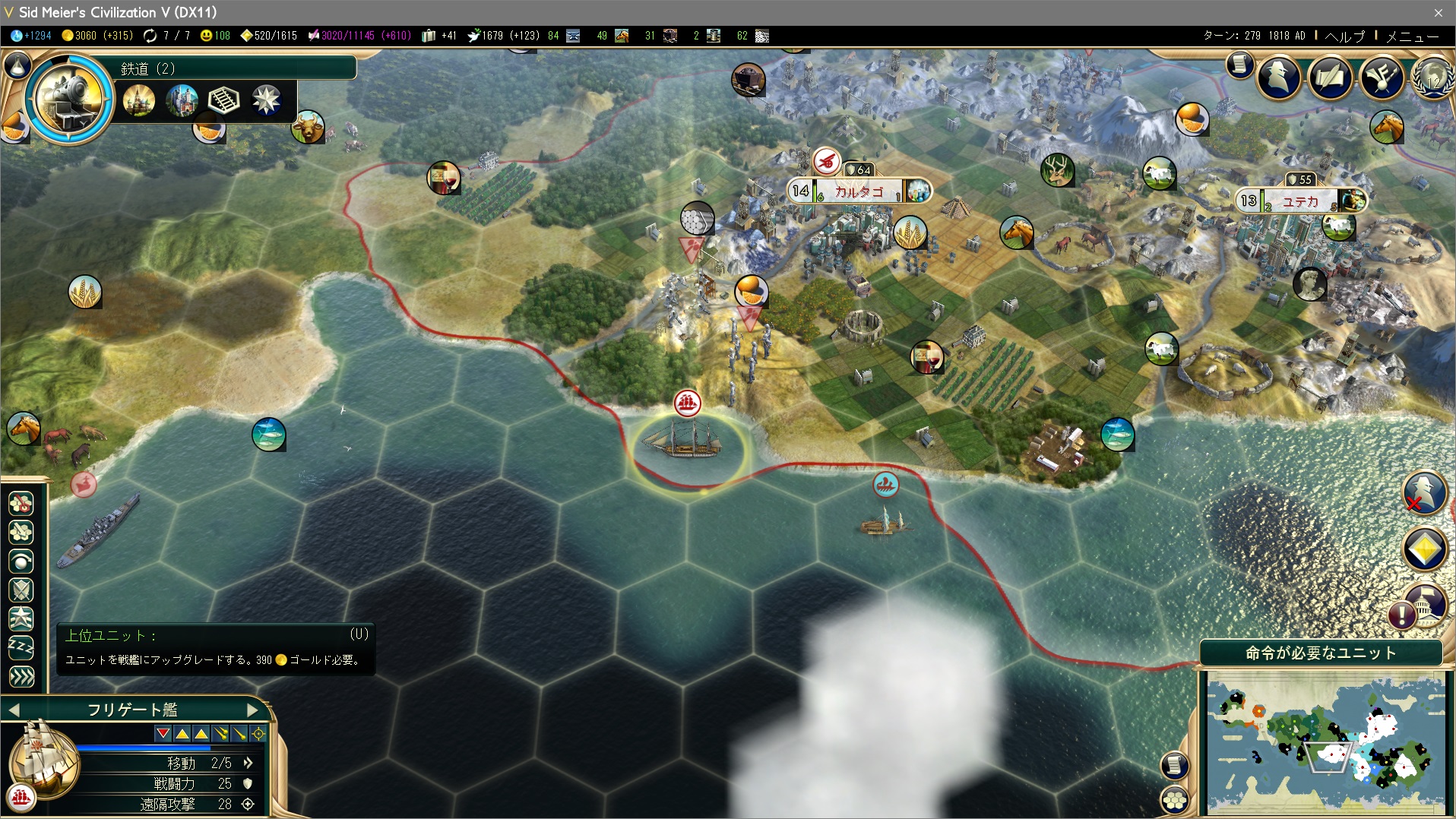Open the yellow diamond notification

coord(1423,549)
